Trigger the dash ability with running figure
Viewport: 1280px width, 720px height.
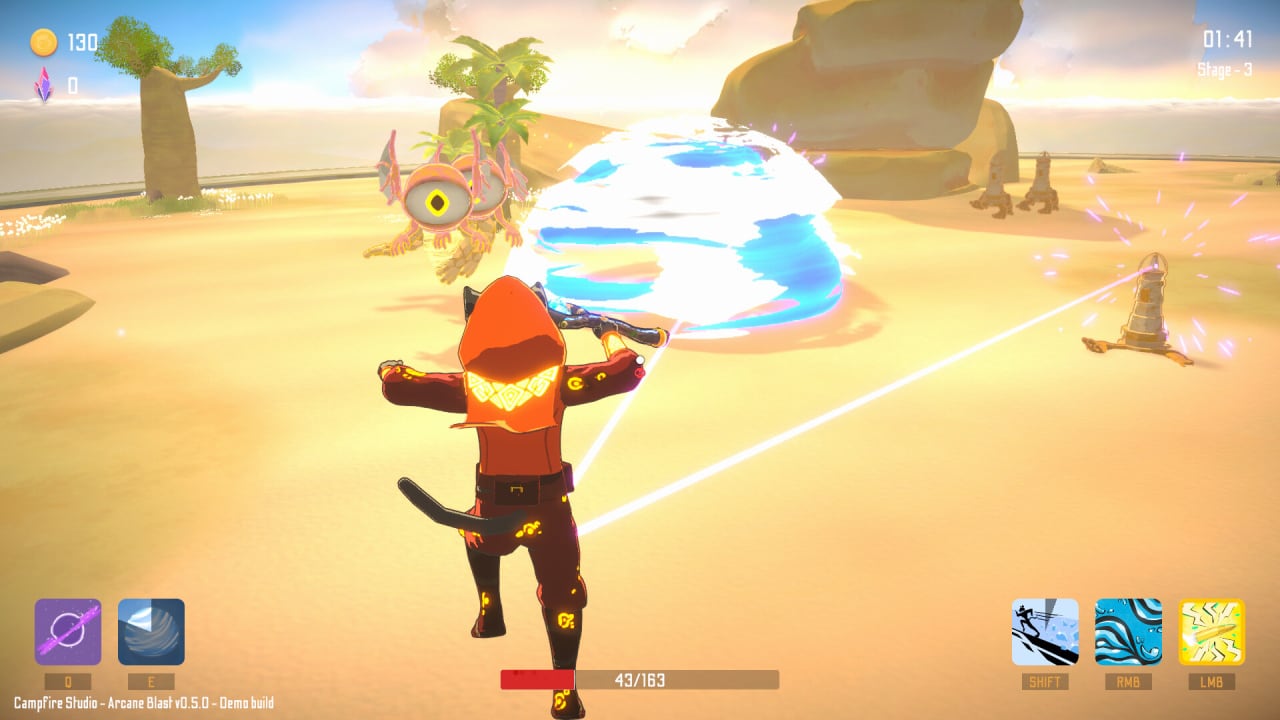(x=1045, y=632)
